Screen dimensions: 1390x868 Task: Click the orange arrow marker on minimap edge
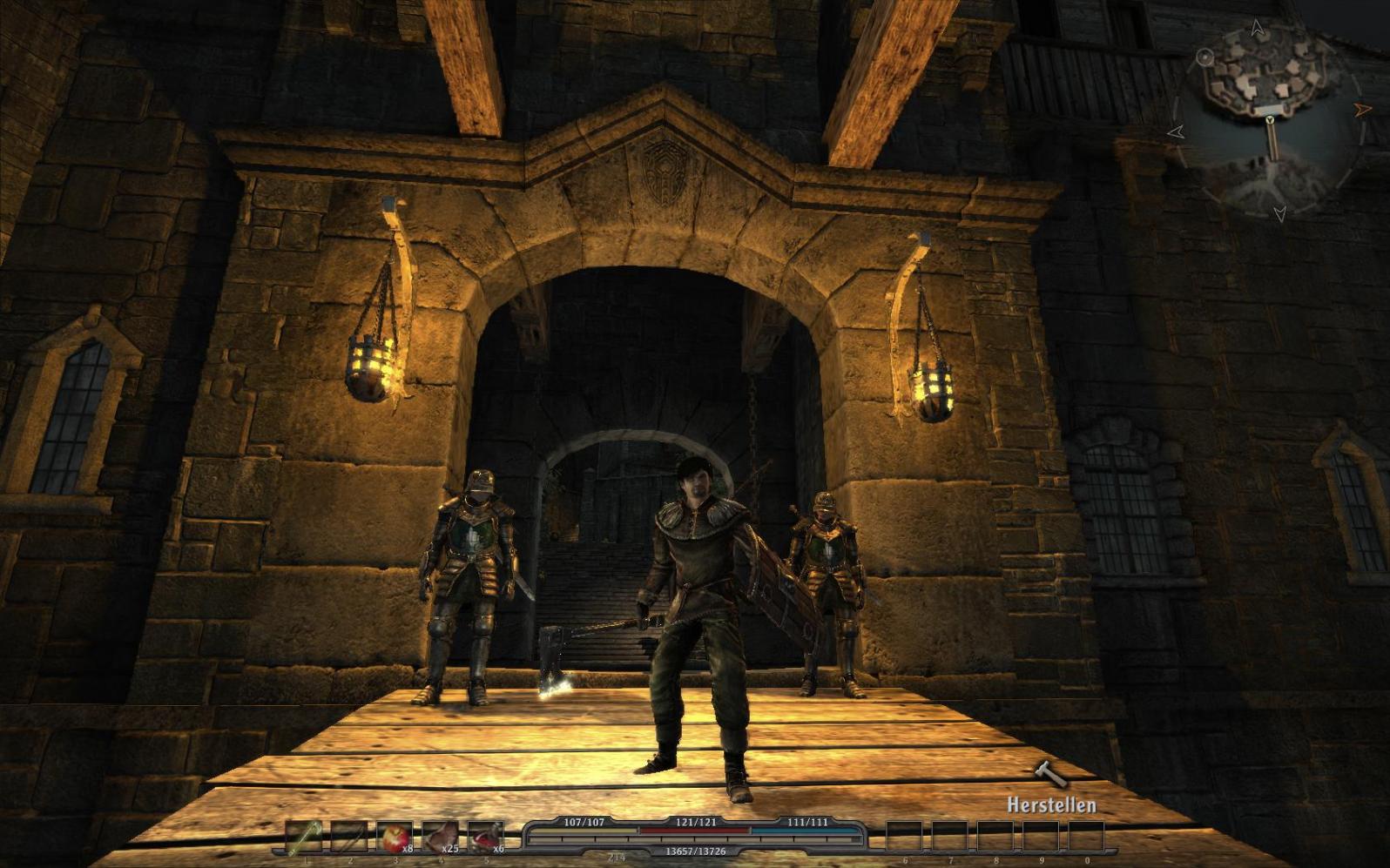pyautogui.click(x=1363, y=110)
